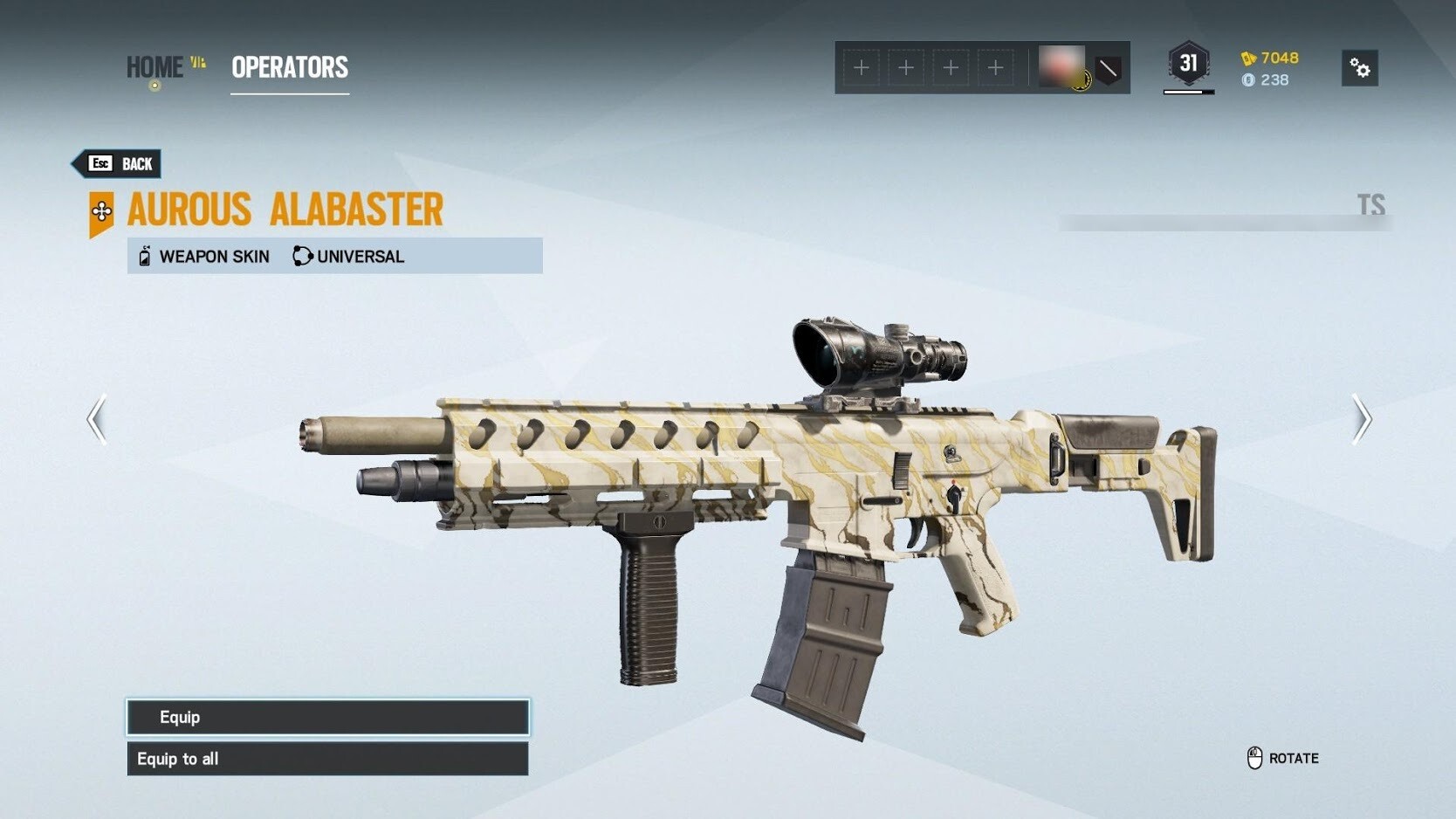This screenshot has width=1456, height=819.
Task: Click the Back button
Action: click(x=118, y=163)
